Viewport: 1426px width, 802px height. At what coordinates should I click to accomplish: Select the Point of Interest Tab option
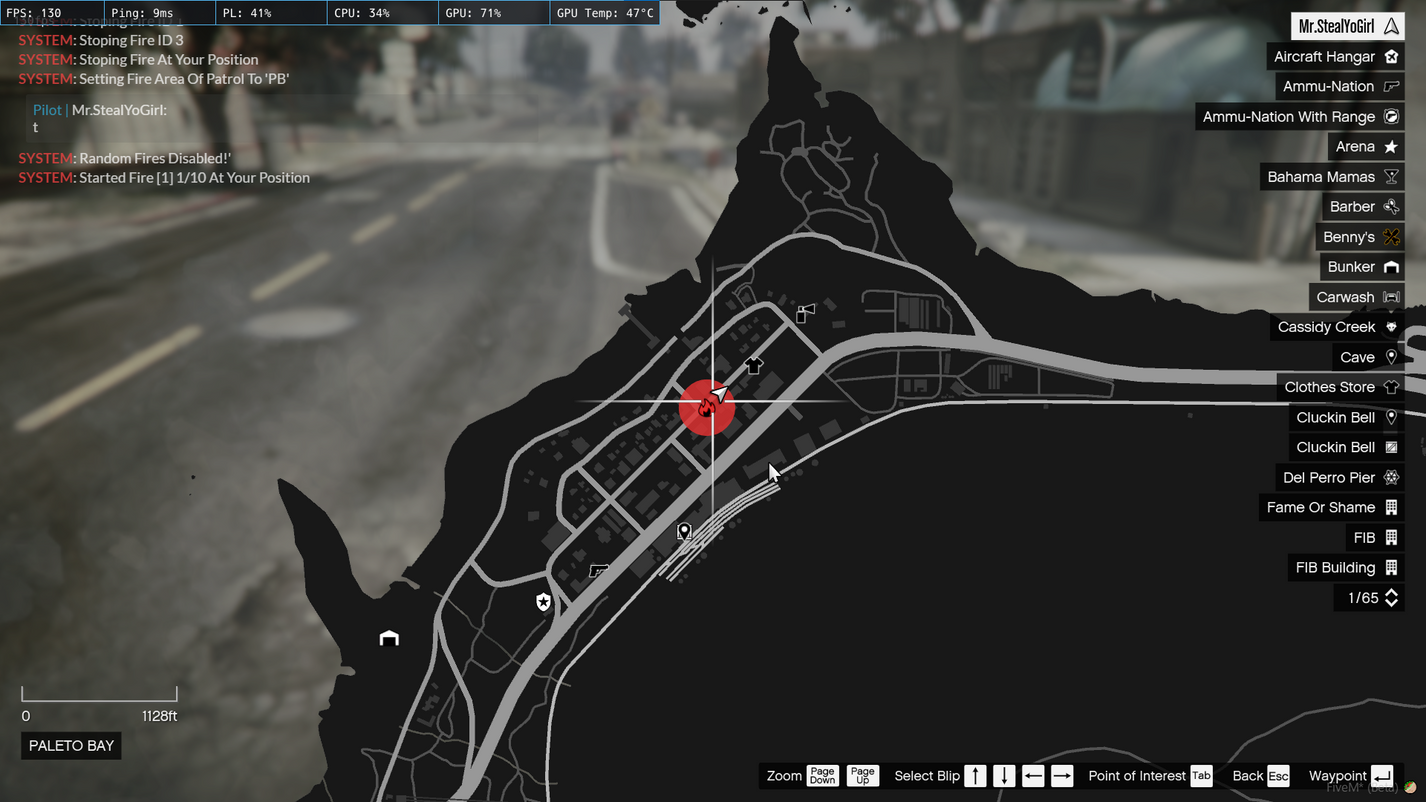tap(1201, 775)
